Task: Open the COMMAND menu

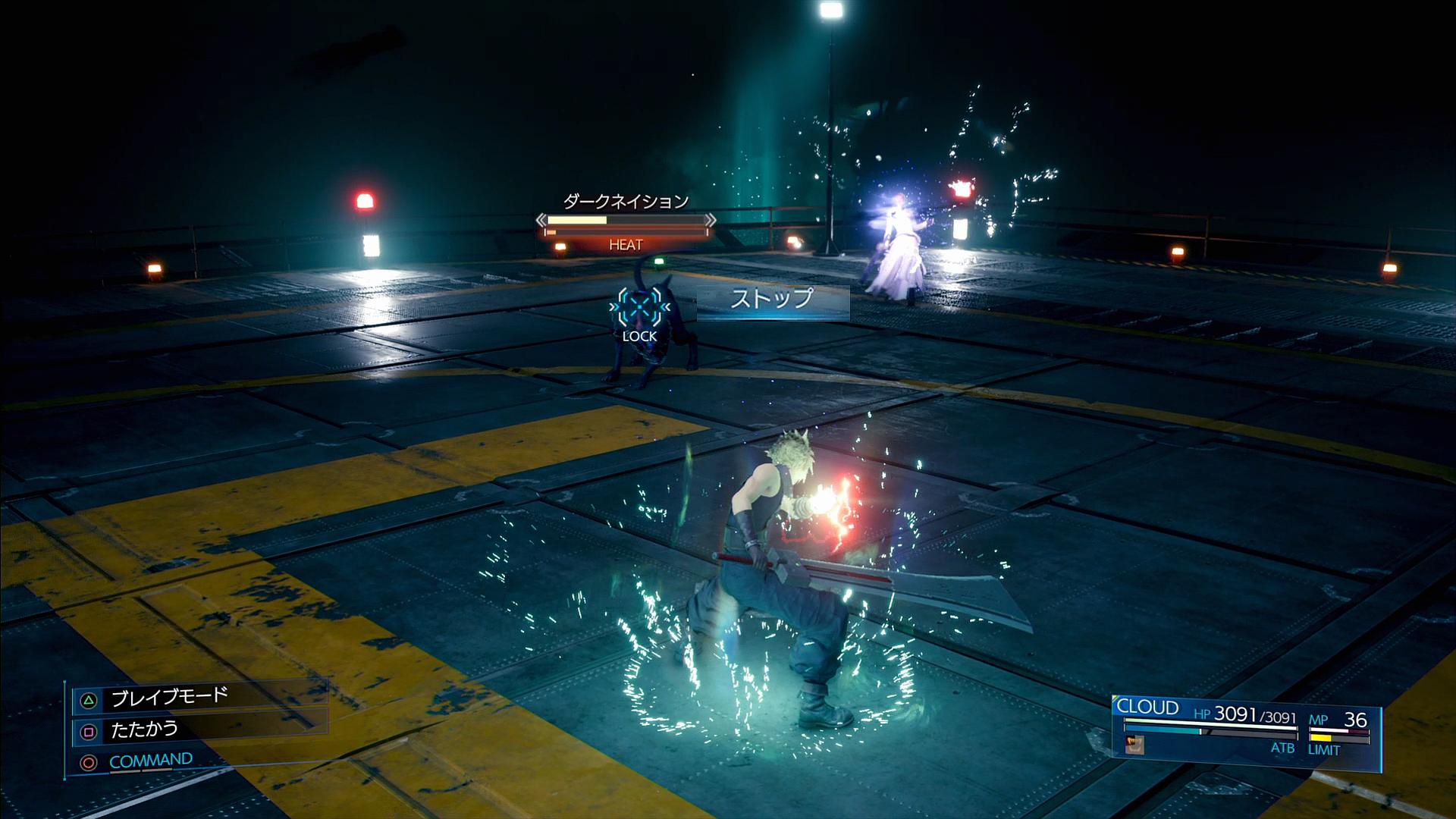Action: point(150,761)
